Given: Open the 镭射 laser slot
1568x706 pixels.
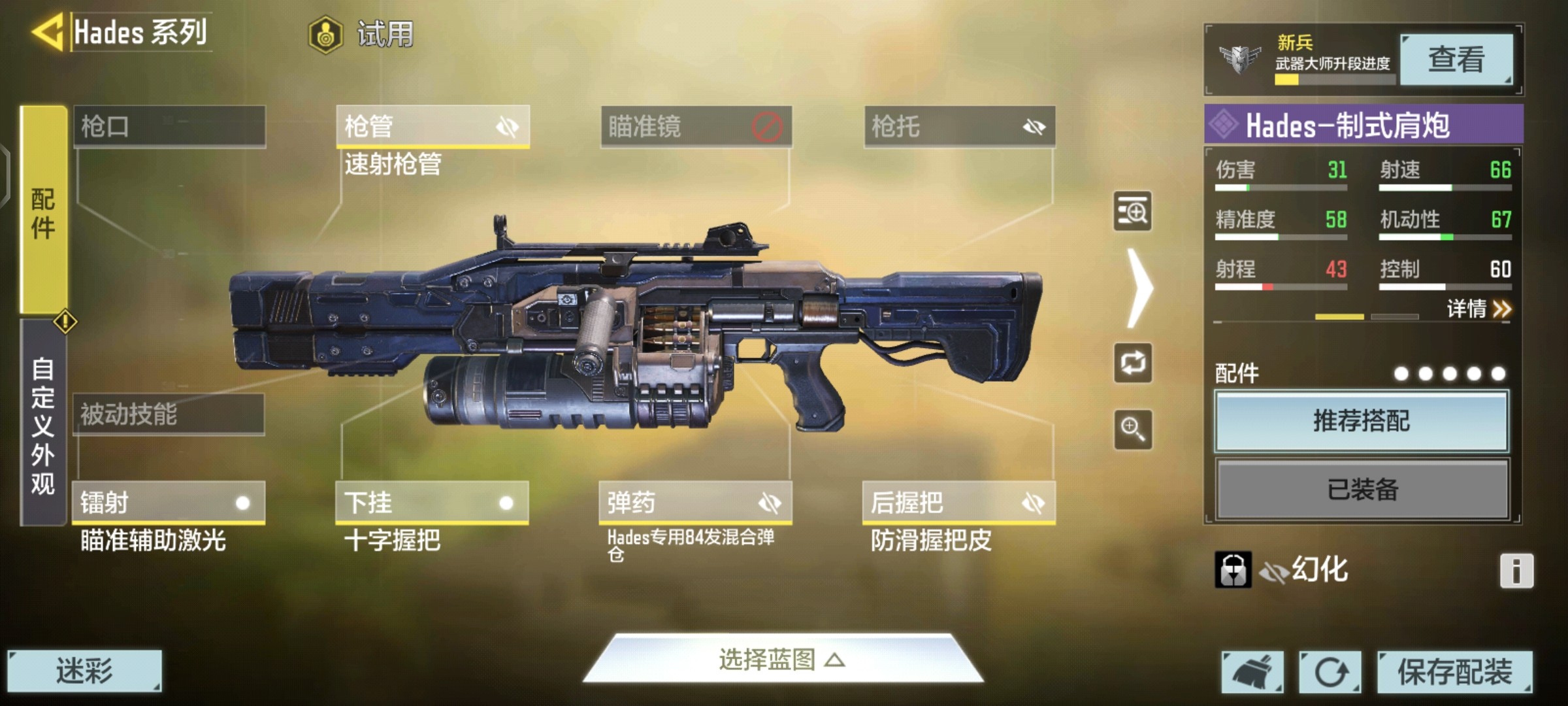Looking at the screenshot, I should pos(169,503).
